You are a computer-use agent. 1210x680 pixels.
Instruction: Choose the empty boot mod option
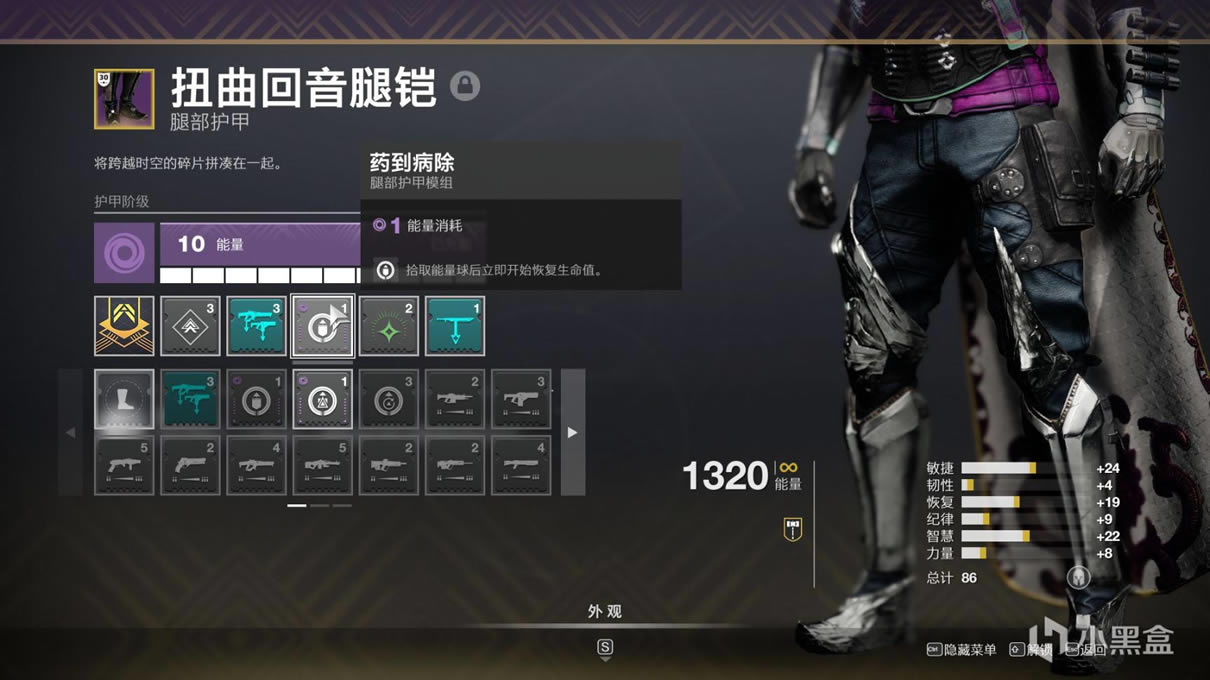coord(124,399)
